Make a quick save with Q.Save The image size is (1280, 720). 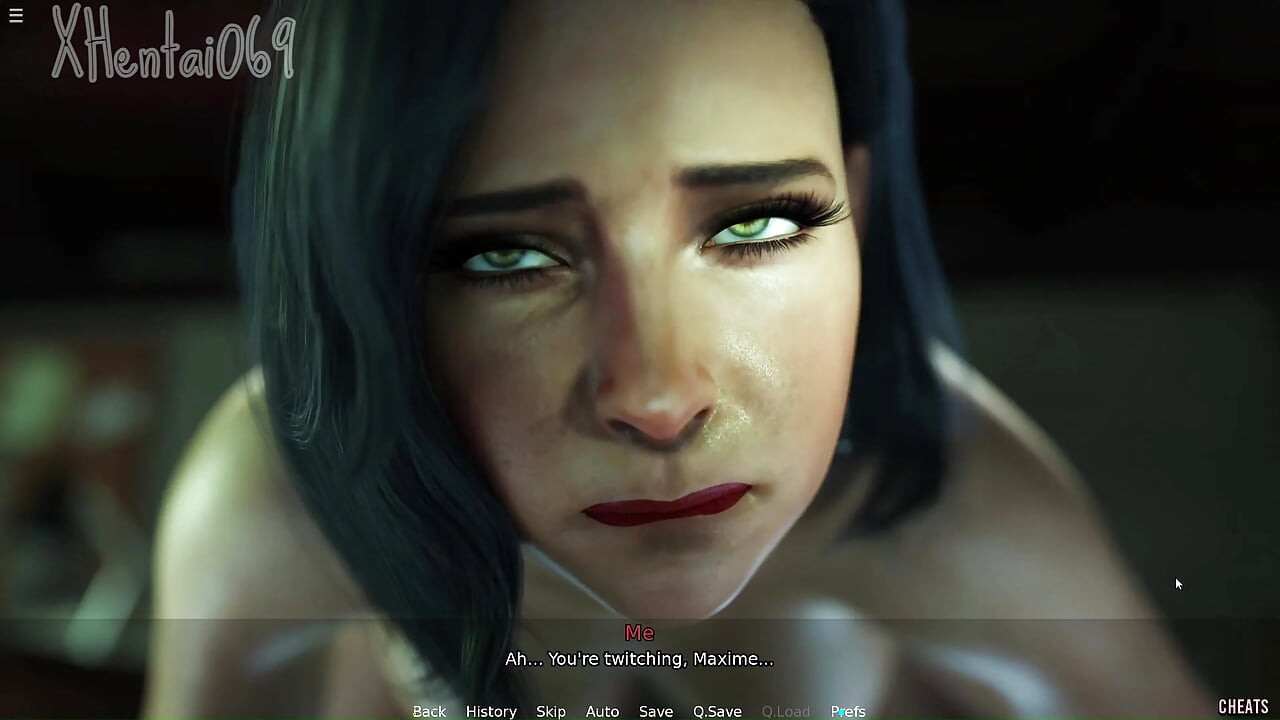[717, 711]
